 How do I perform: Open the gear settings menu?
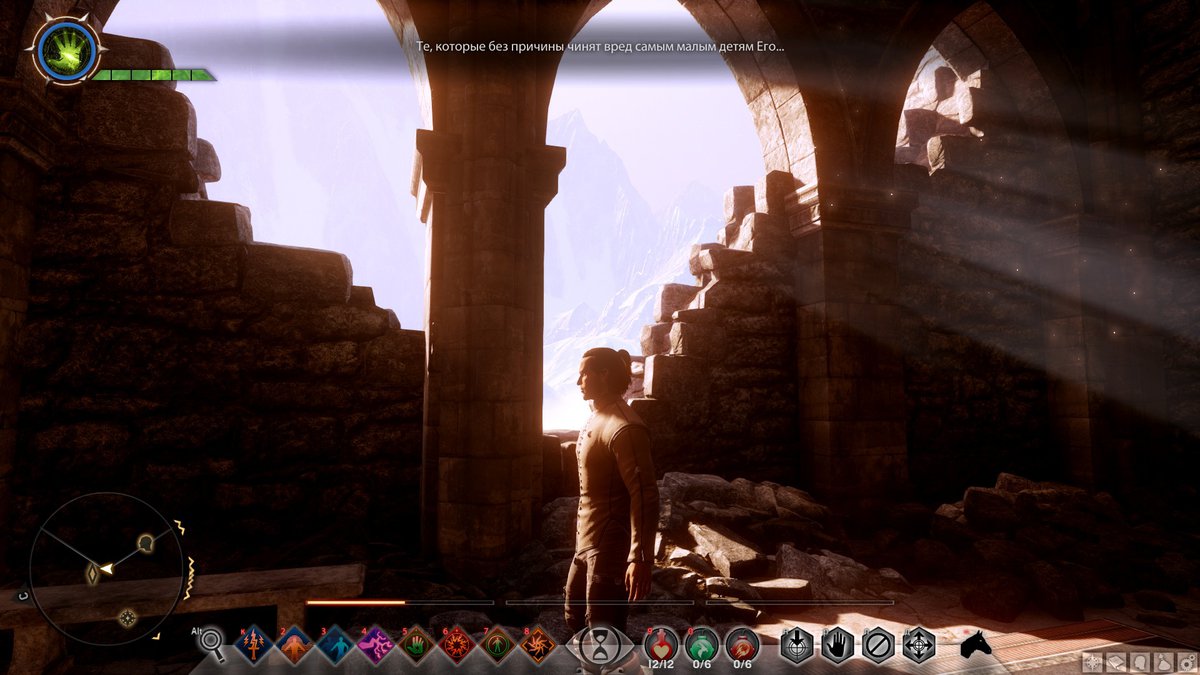[1187, 662]
